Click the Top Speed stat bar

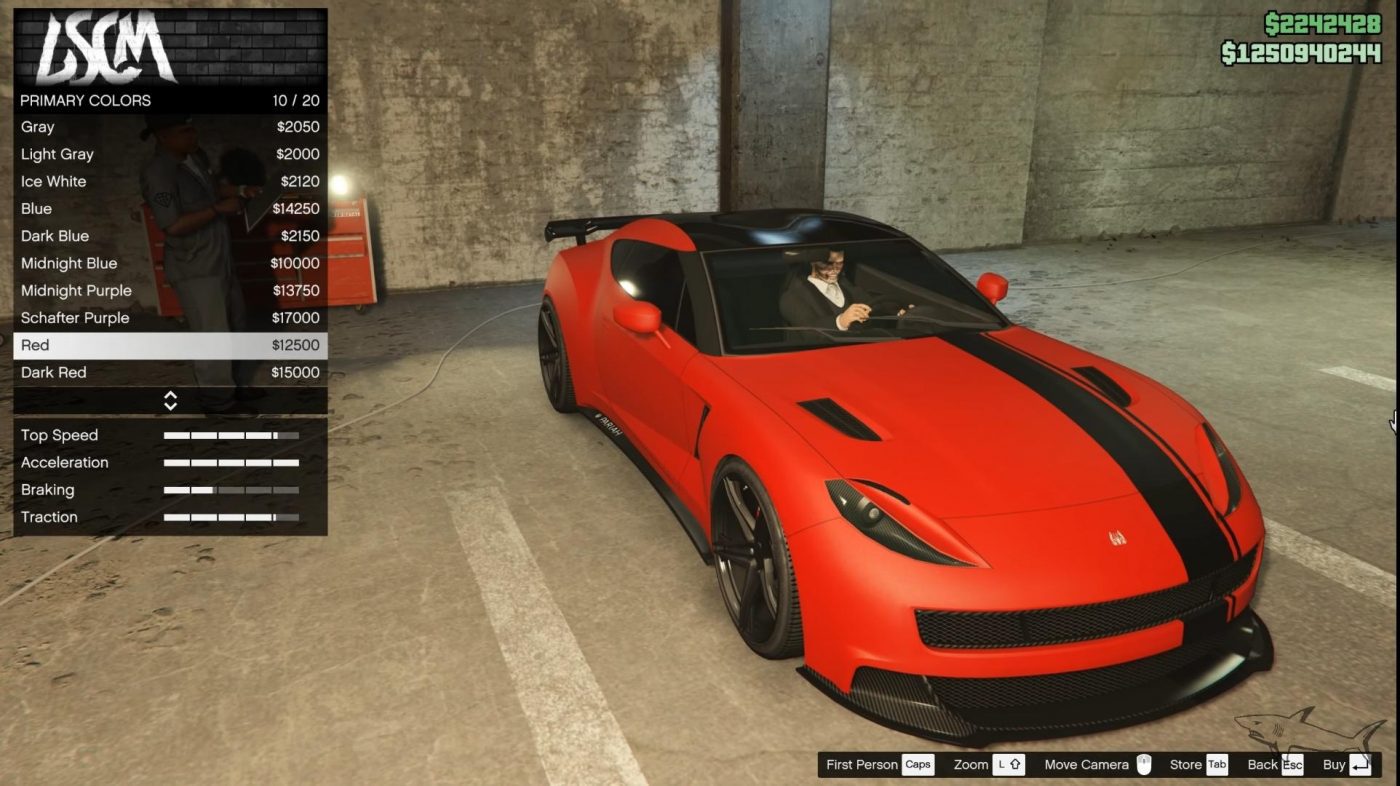(230, 435)
